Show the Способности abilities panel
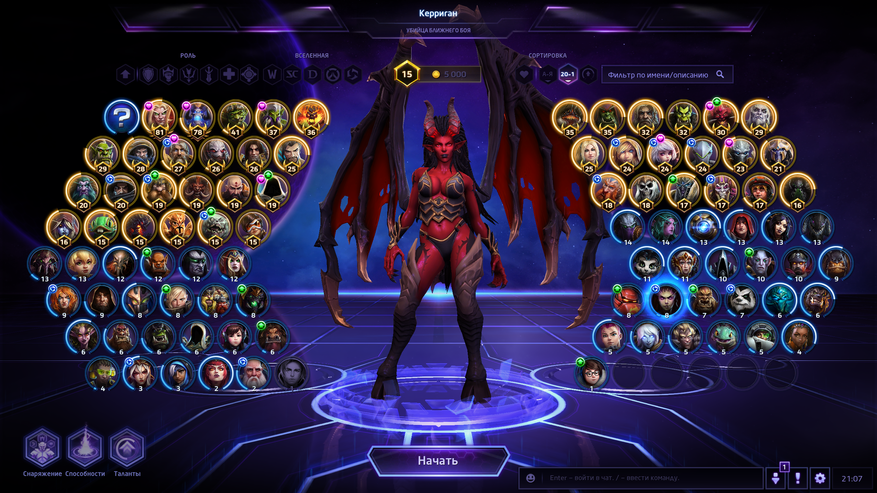 tap(84, 448)
